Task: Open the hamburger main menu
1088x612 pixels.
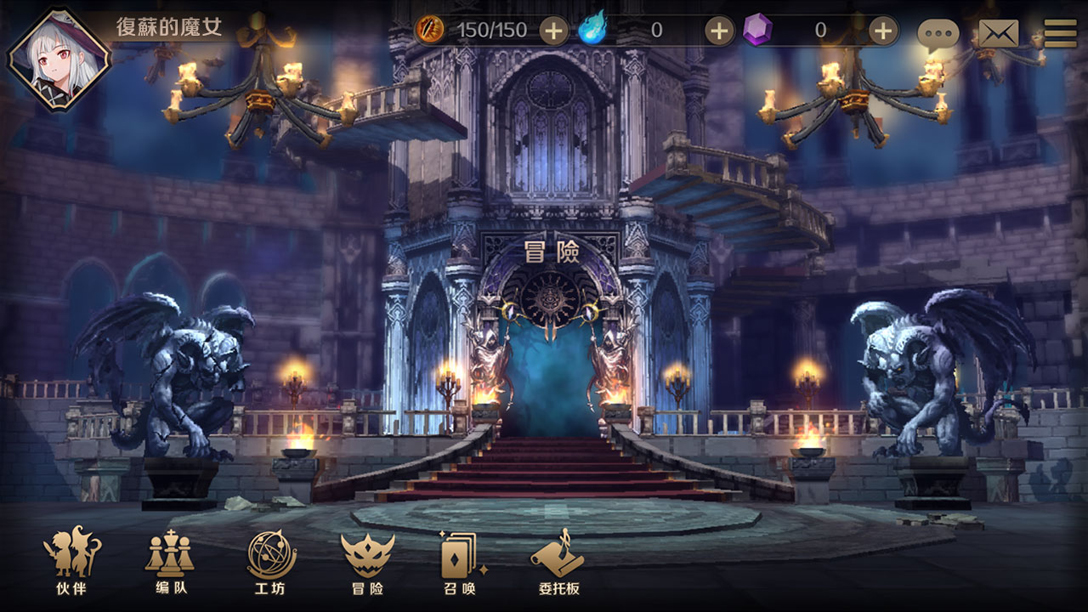Action: (1059, 34)
